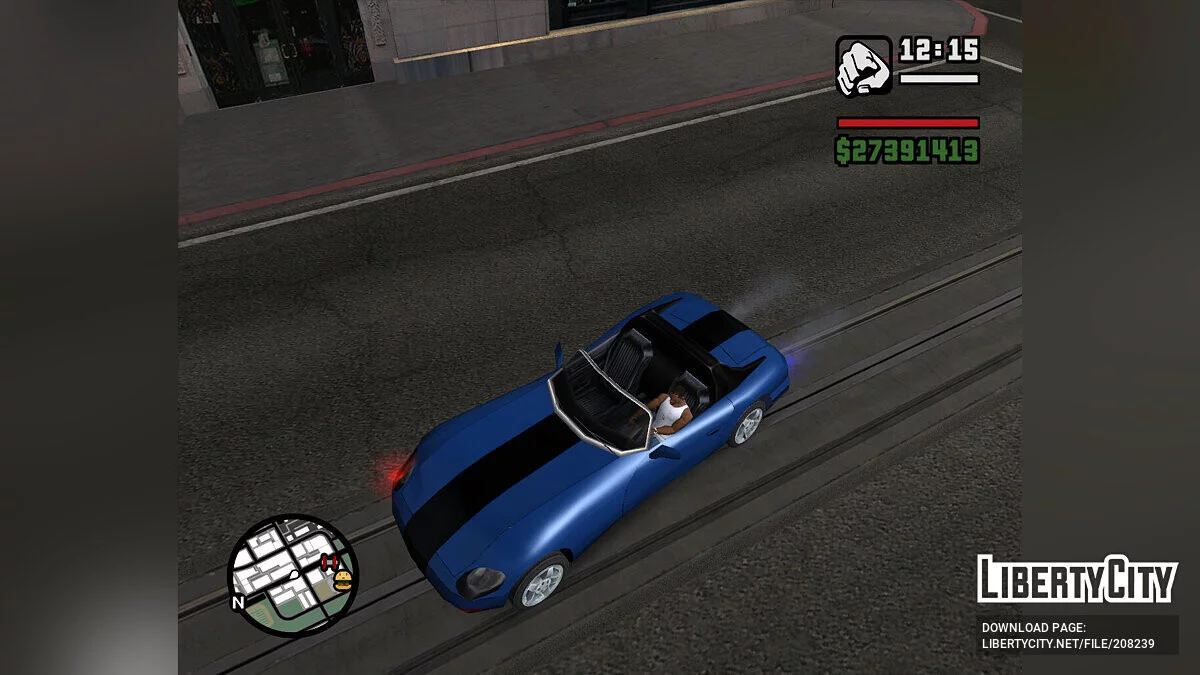The width and height of the screenshot is (1200, 675).
Task: Open the circular radar minimap
Action: [291, 574]
